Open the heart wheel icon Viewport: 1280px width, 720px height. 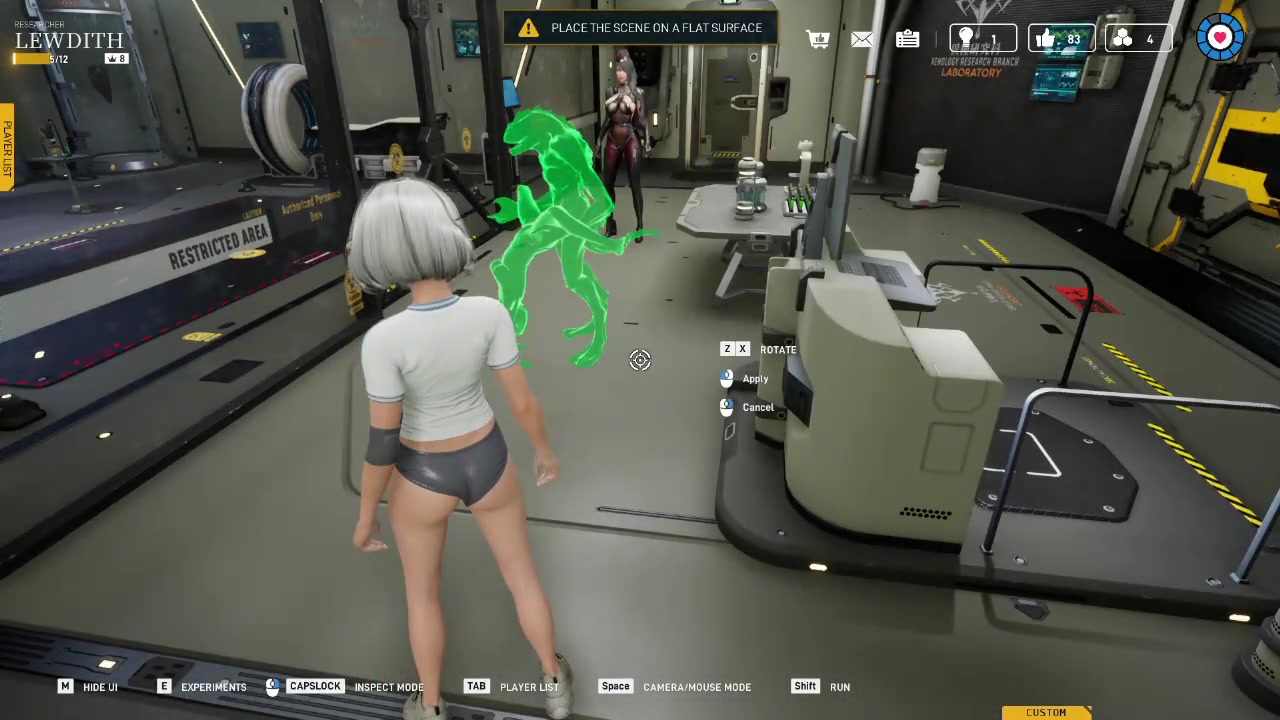tap(1220, 38)
